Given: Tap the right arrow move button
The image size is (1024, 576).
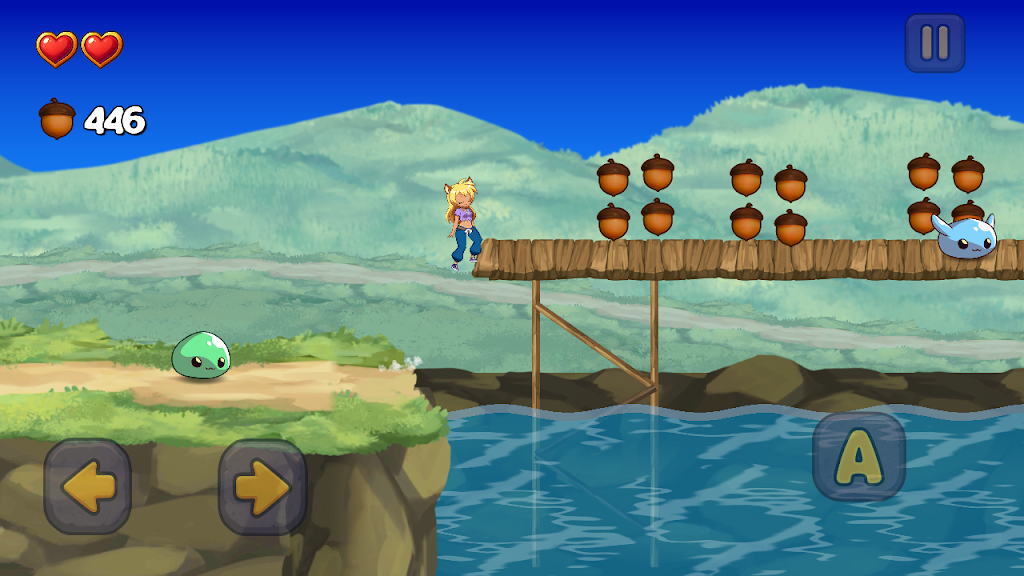Looking at the screenshot, I should [x=262, y=487].
